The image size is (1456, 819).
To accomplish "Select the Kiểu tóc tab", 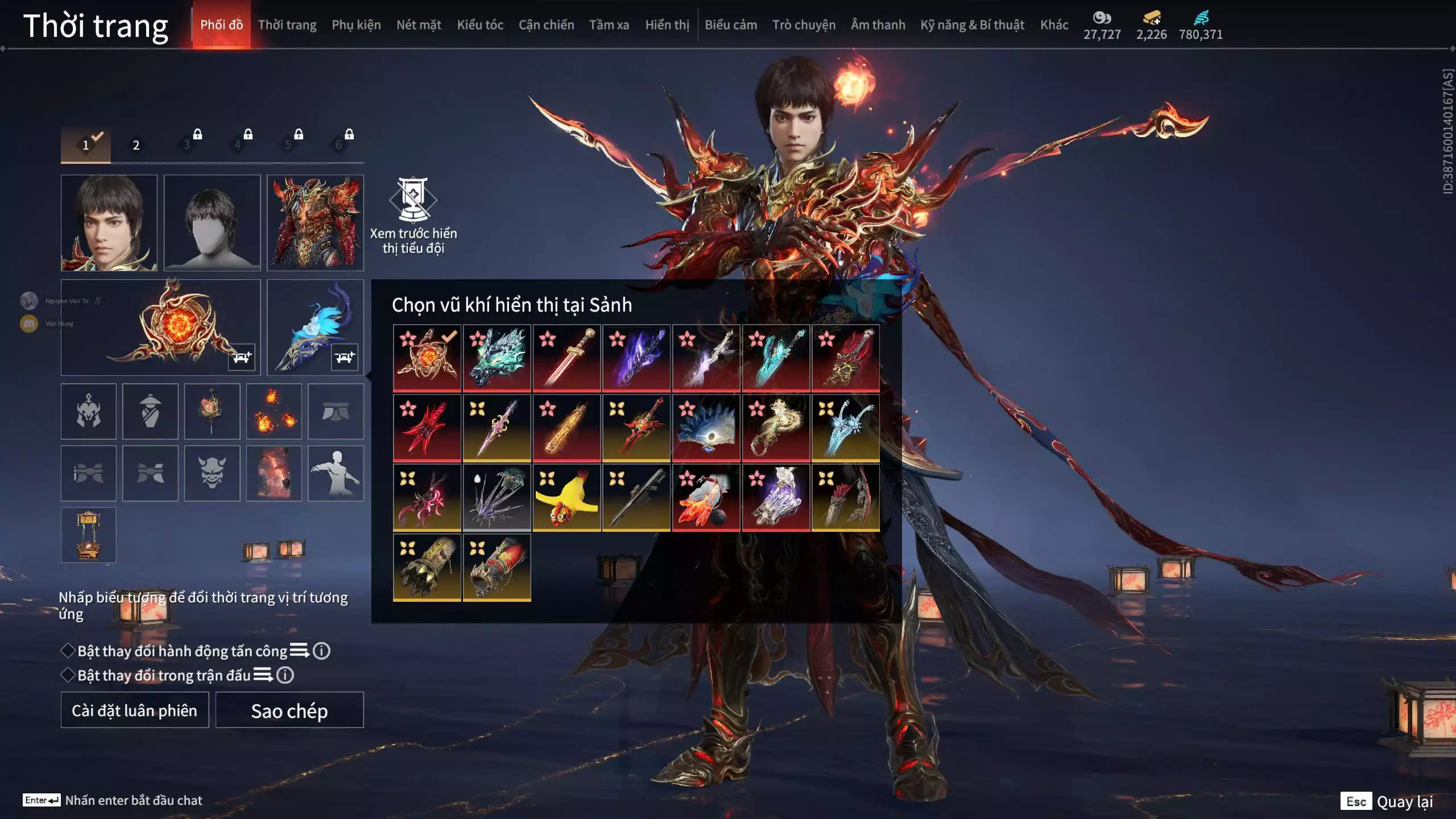I will click(x=480, y=25).
